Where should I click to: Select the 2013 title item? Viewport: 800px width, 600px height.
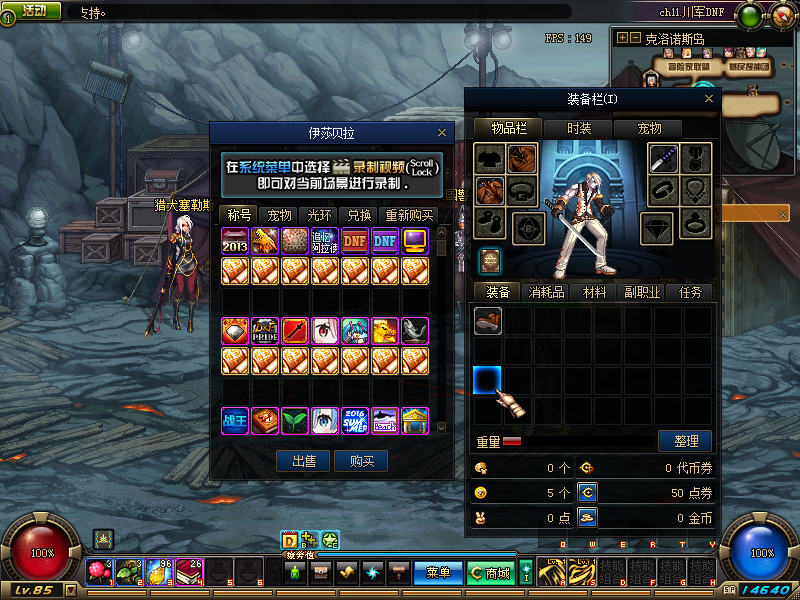click(236, 241)
